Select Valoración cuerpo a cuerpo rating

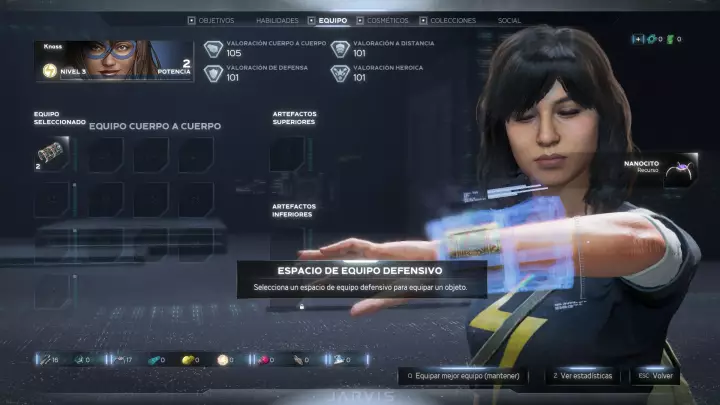click(260, 49)
